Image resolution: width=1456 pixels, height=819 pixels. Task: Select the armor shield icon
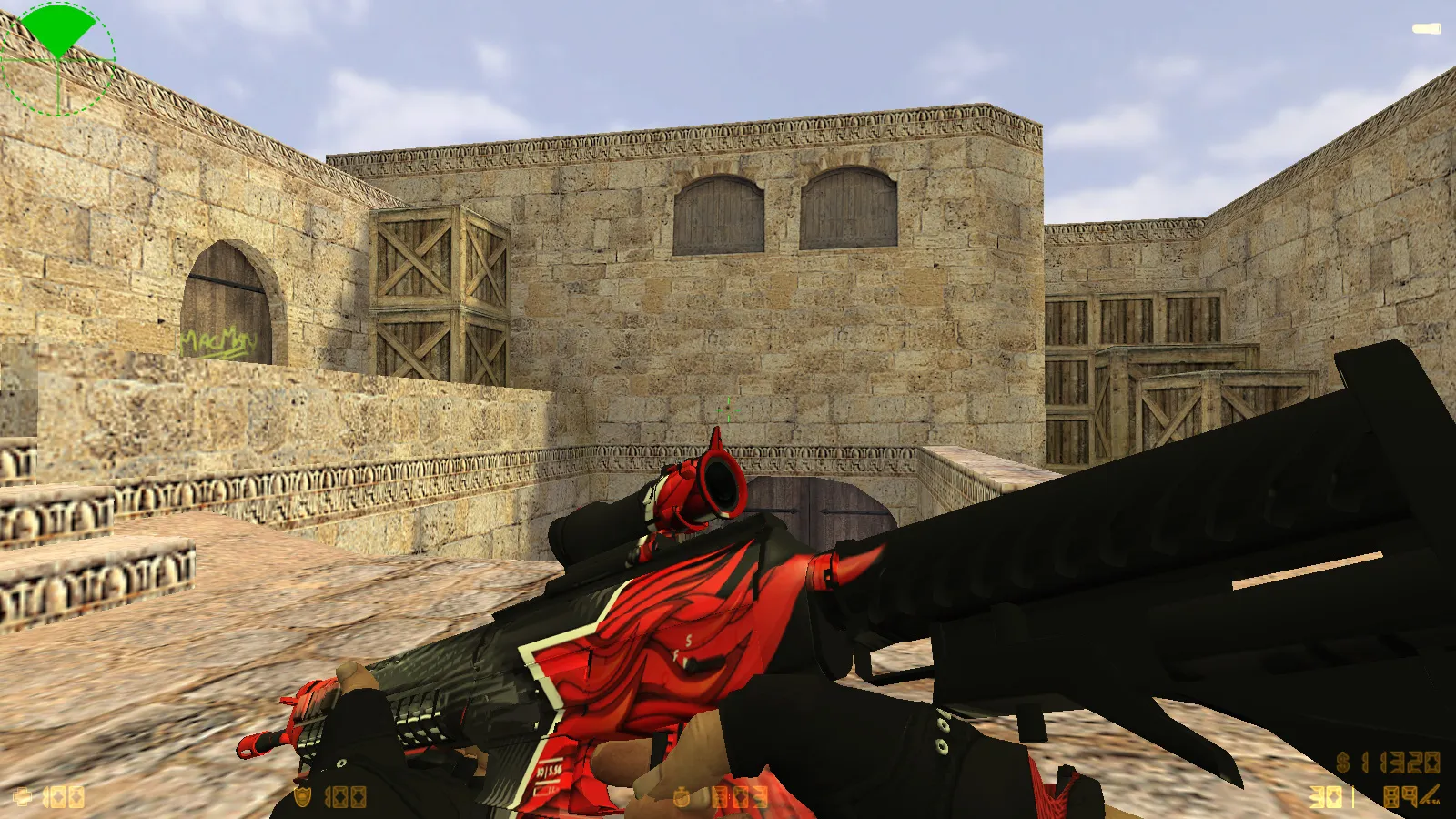tap(302, 797)
